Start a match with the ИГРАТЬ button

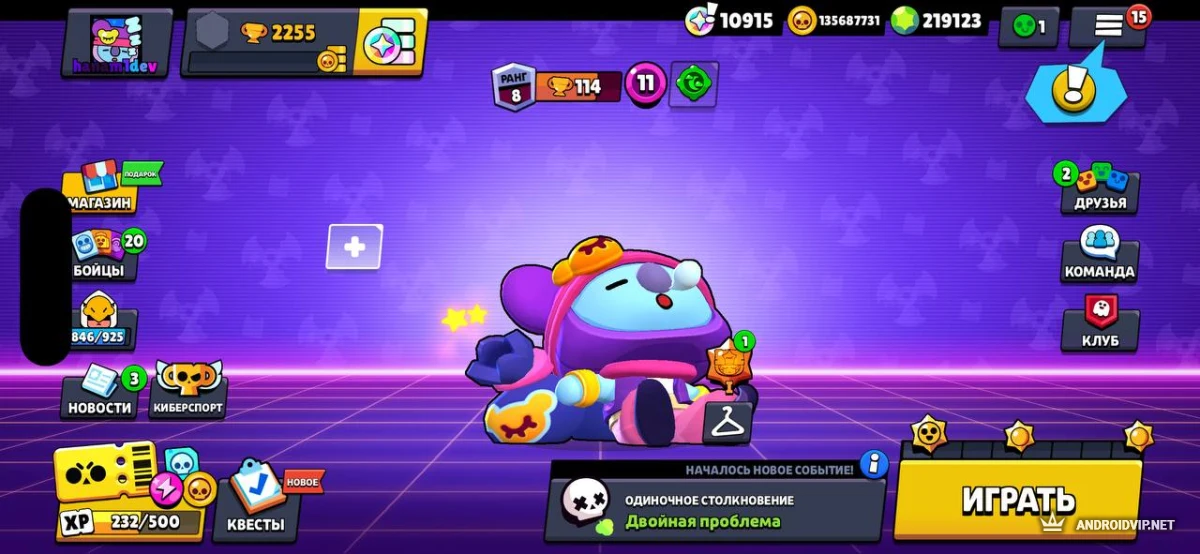tap(1018, 498)
